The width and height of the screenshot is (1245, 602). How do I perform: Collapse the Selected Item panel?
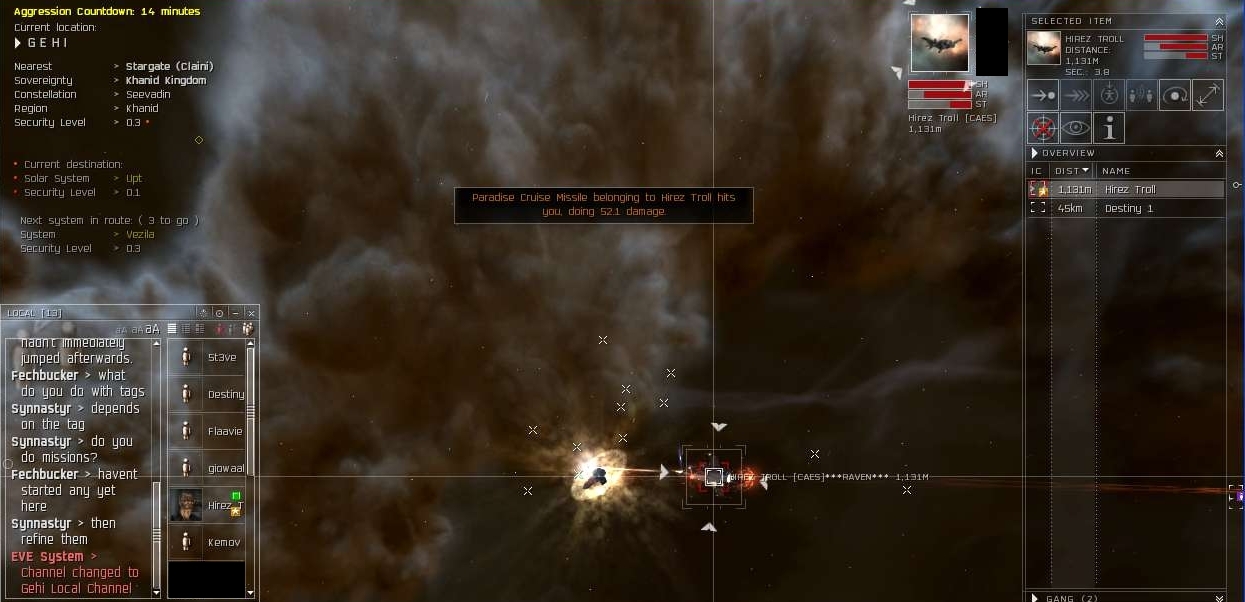[x=1219, y=21]
